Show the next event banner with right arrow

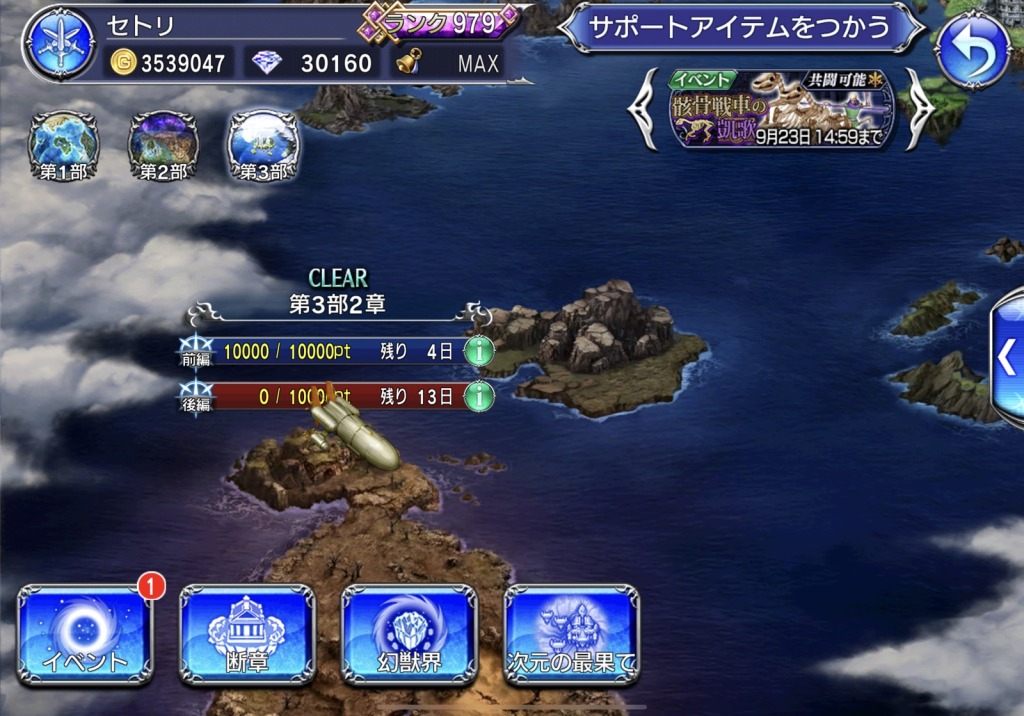[x=919, y=110]
